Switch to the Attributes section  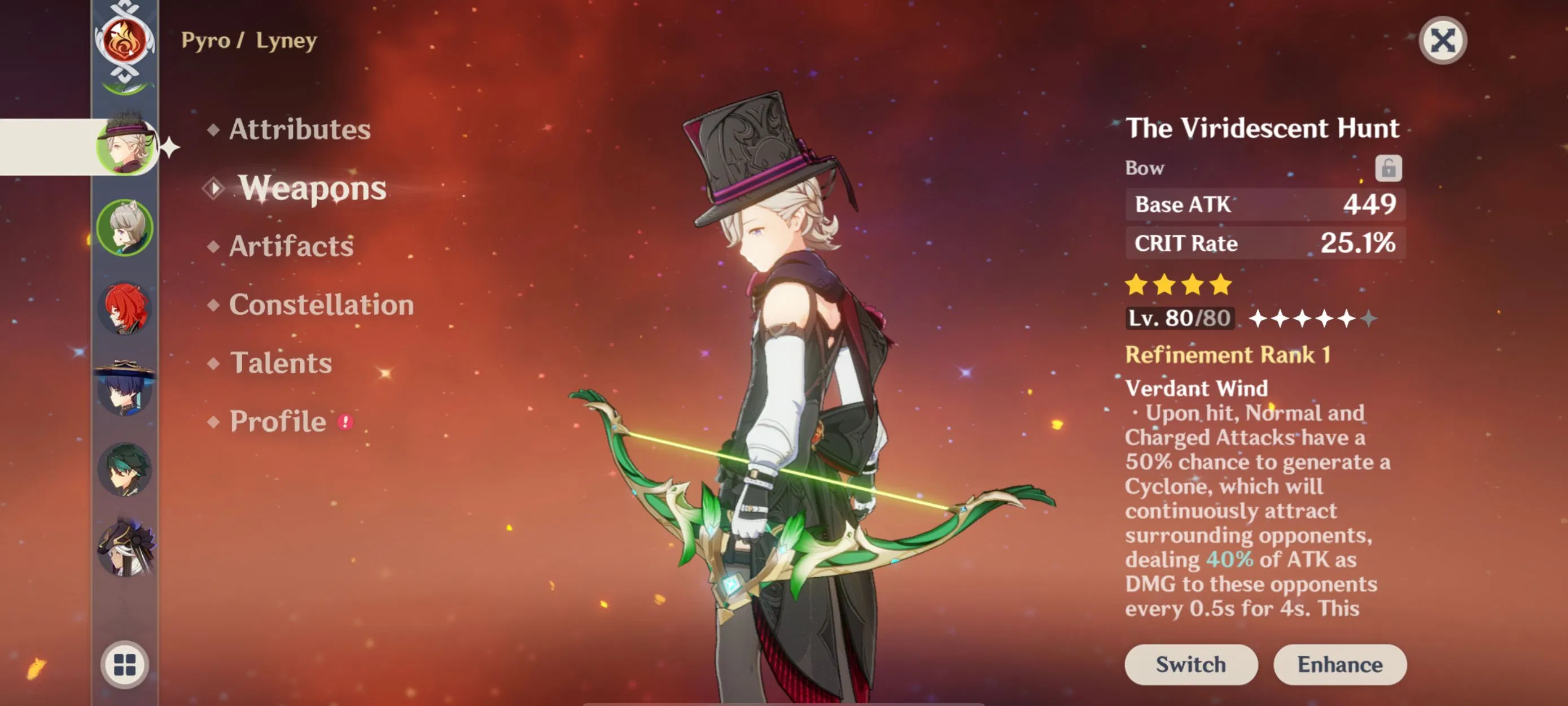tap(299, 129)
